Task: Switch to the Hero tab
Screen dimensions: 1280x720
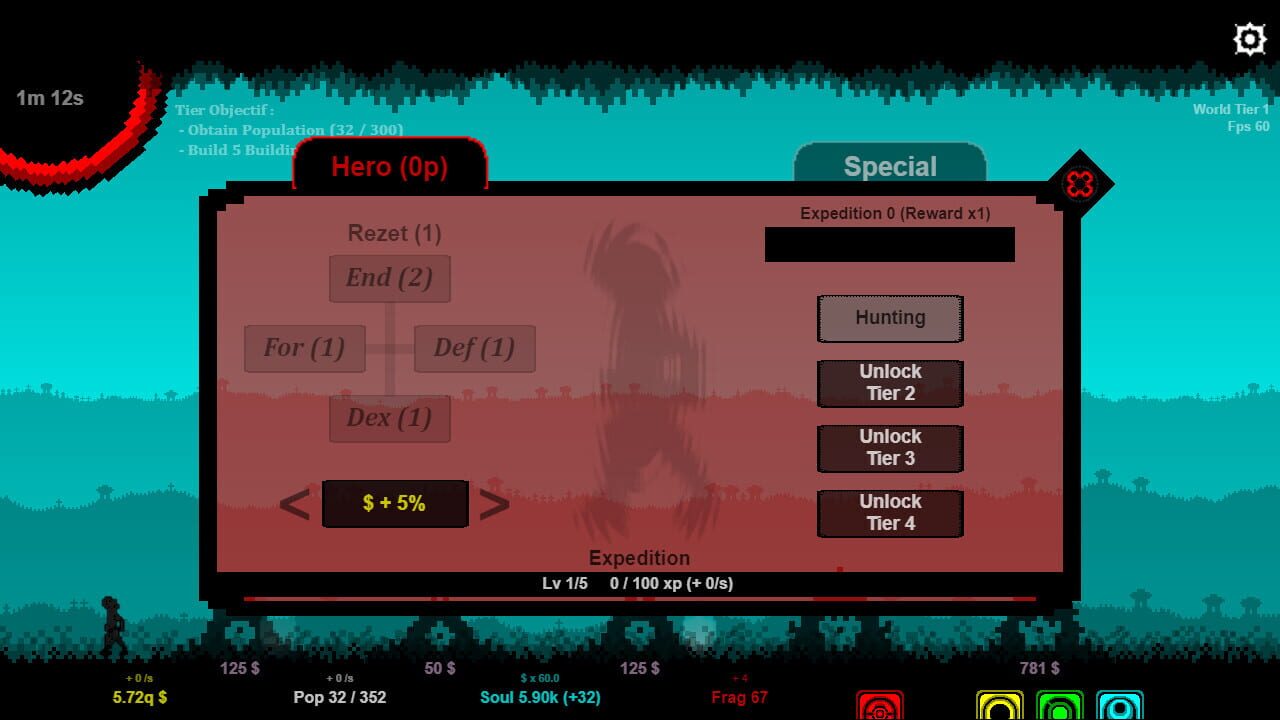Action: [389, 166]
